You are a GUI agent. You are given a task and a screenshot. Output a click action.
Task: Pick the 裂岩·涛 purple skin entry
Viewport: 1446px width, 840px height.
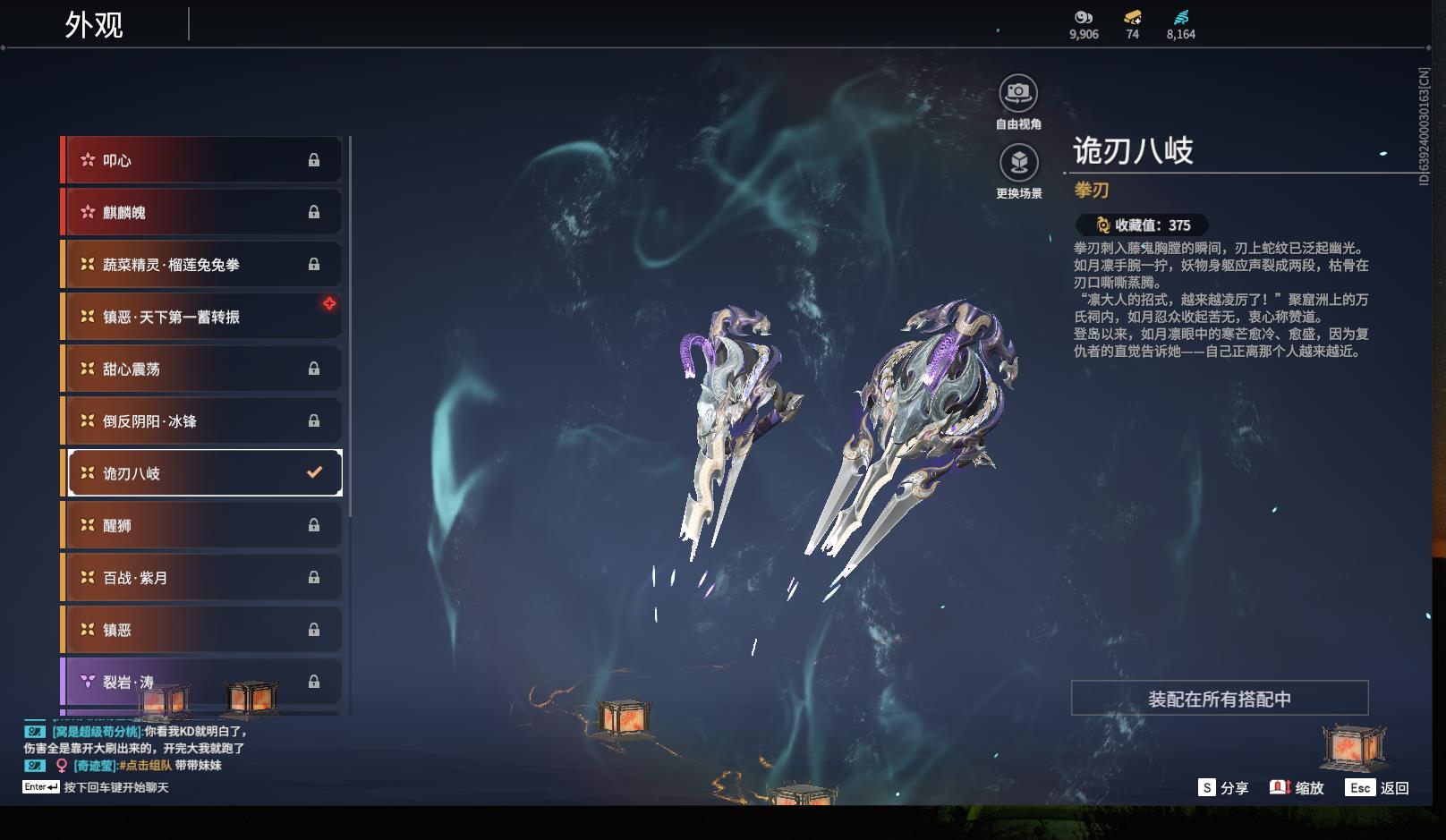coord(201,682)
